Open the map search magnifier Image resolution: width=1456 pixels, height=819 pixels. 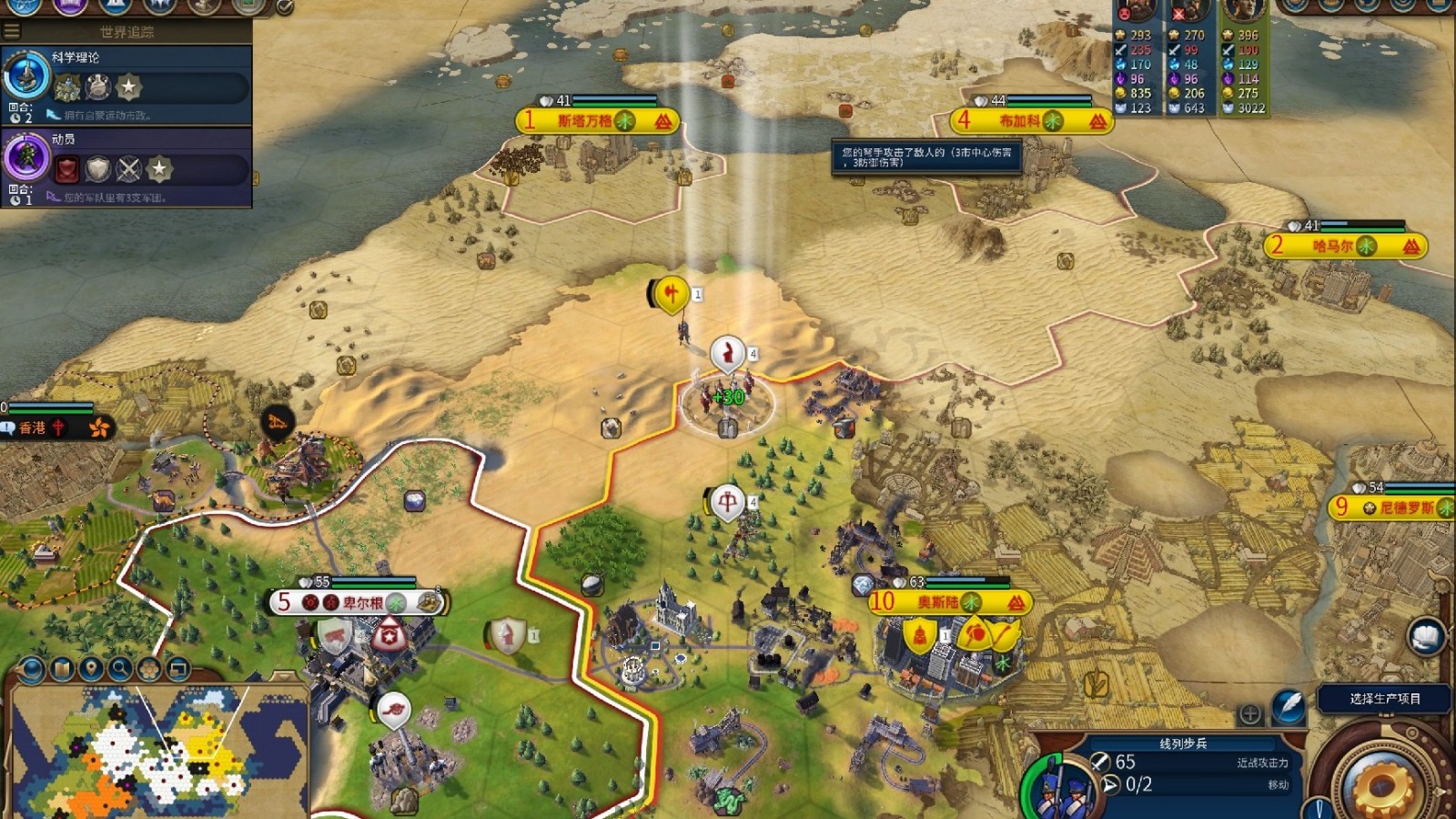coord(119,670)
